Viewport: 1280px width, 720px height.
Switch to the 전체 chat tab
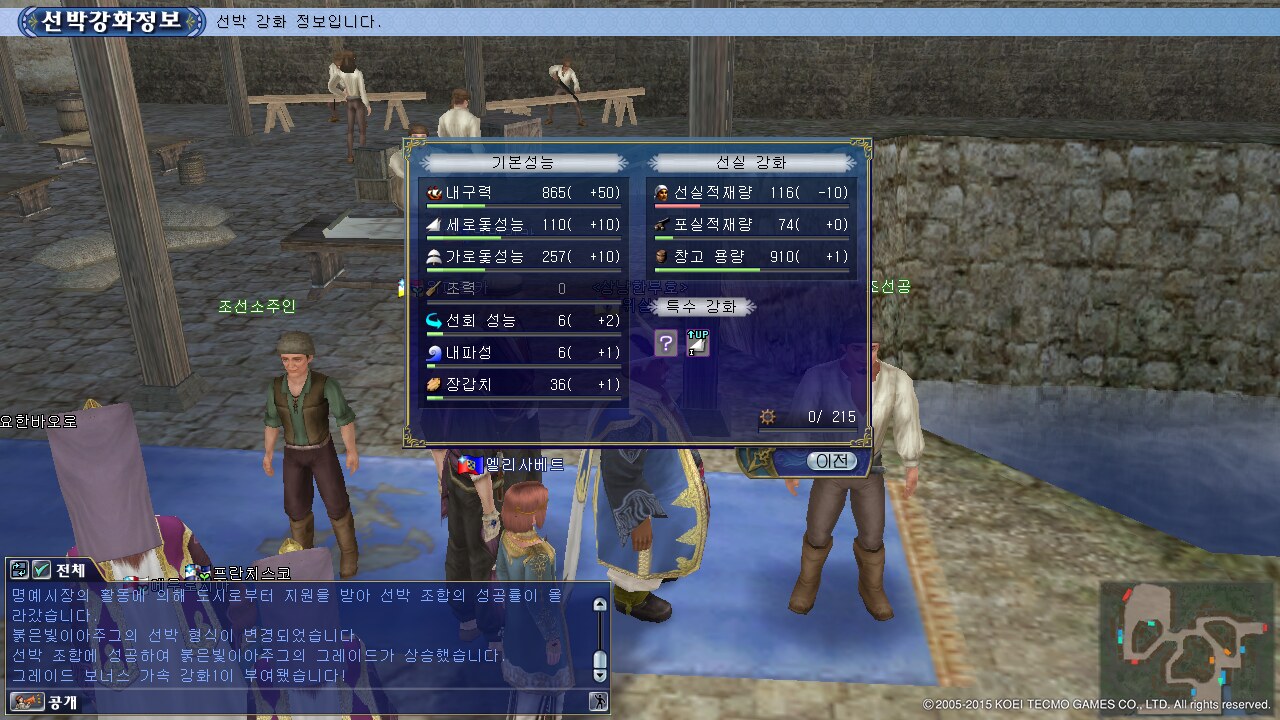(x=70, y=570)
